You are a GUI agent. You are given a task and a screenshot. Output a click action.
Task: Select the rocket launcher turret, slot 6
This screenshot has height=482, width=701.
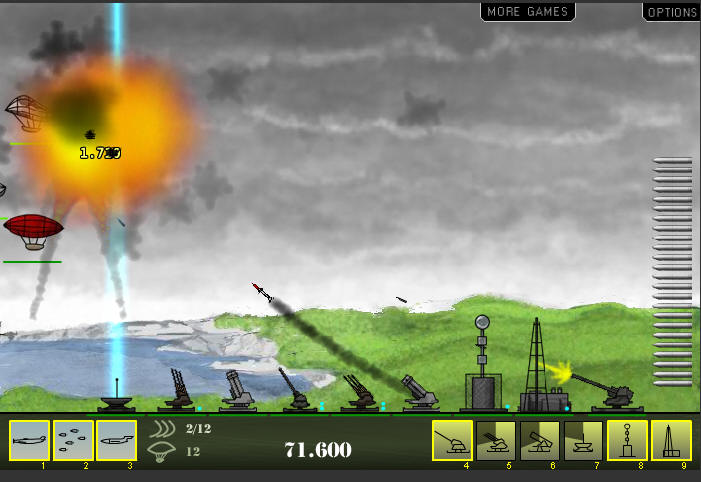pyautogui.click(x=540, y=440)
